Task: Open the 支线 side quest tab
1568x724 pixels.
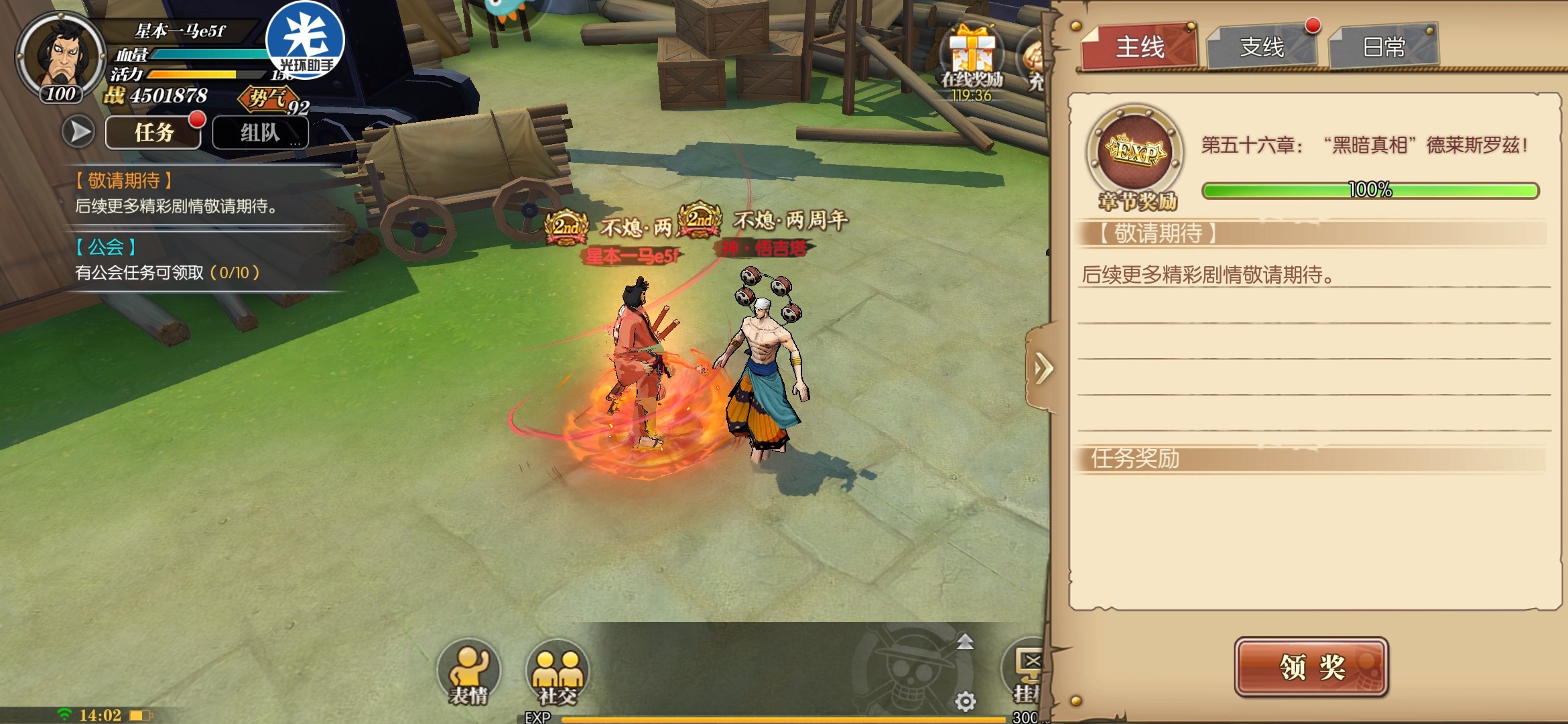Action: 1262,47
